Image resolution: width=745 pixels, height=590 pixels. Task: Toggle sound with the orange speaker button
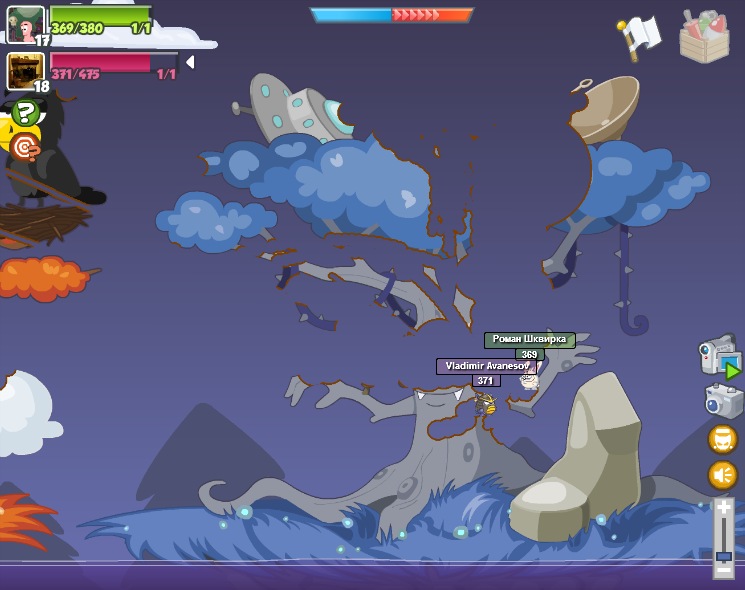[722, 474]
